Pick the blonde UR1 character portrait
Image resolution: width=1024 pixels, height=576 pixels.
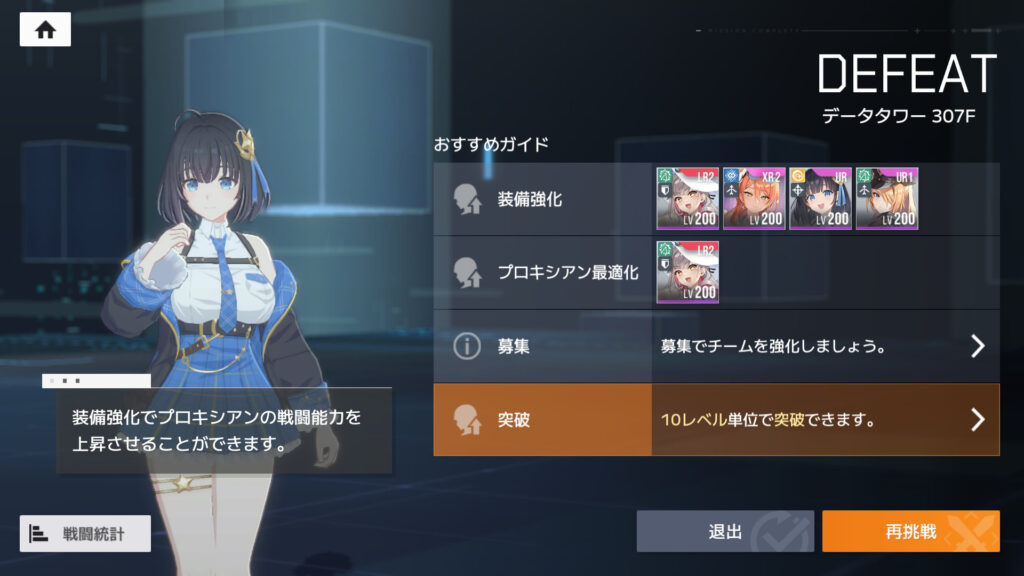pyautogui.click(x=887, y=198)
